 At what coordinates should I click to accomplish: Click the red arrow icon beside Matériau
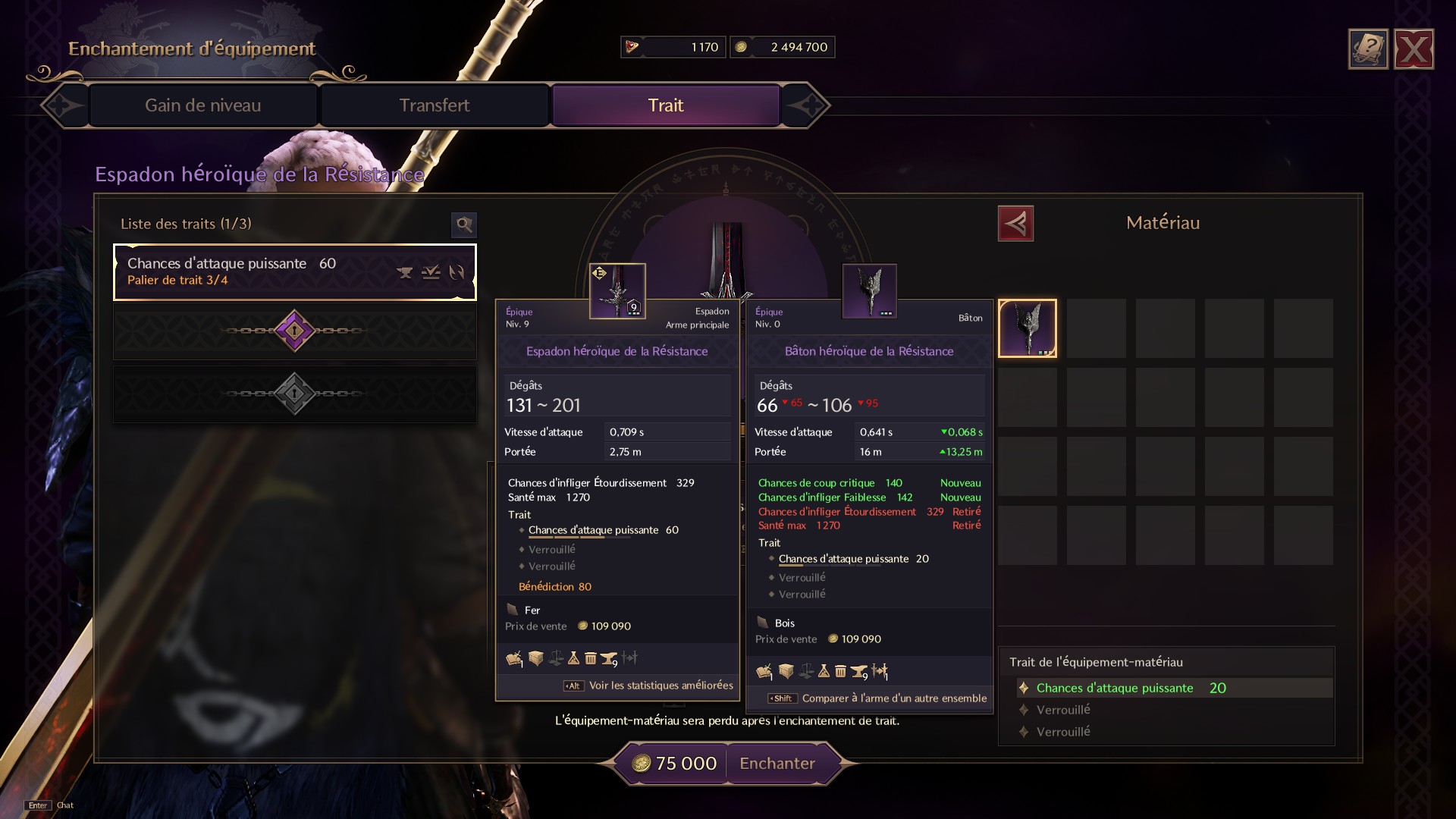pos(1017,223)
